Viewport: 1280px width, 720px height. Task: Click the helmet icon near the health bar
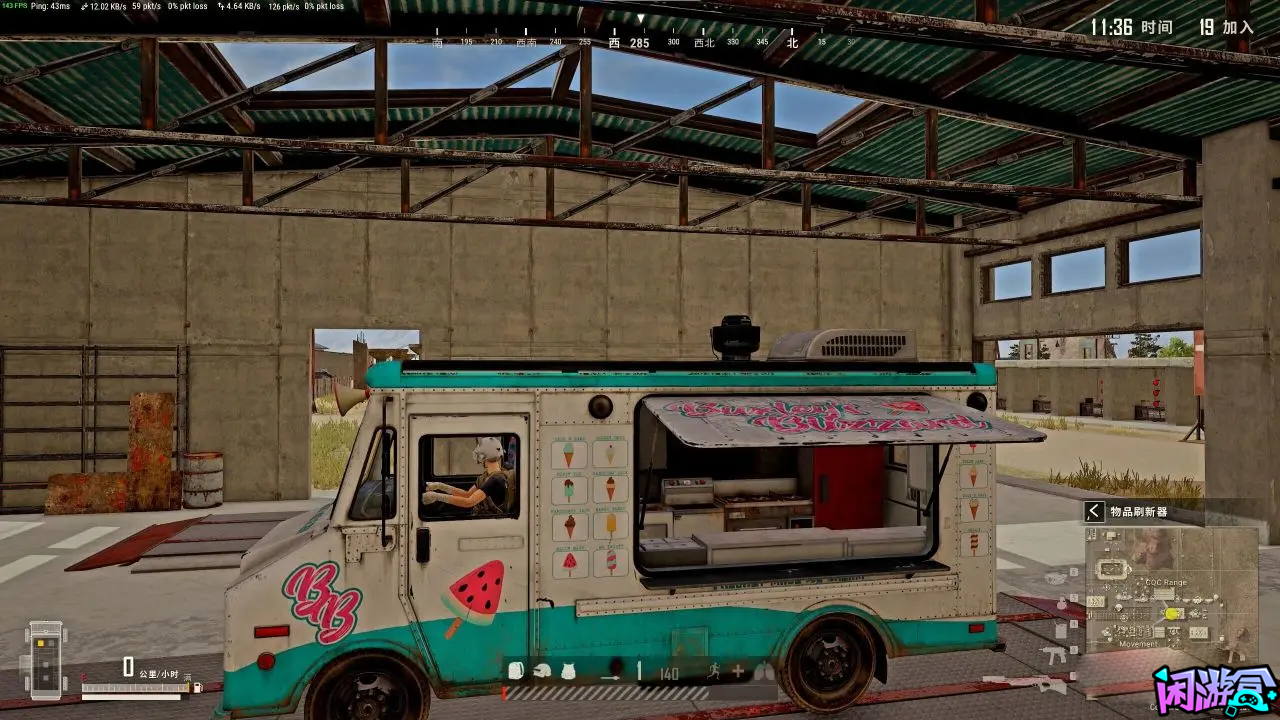point(542,671)
